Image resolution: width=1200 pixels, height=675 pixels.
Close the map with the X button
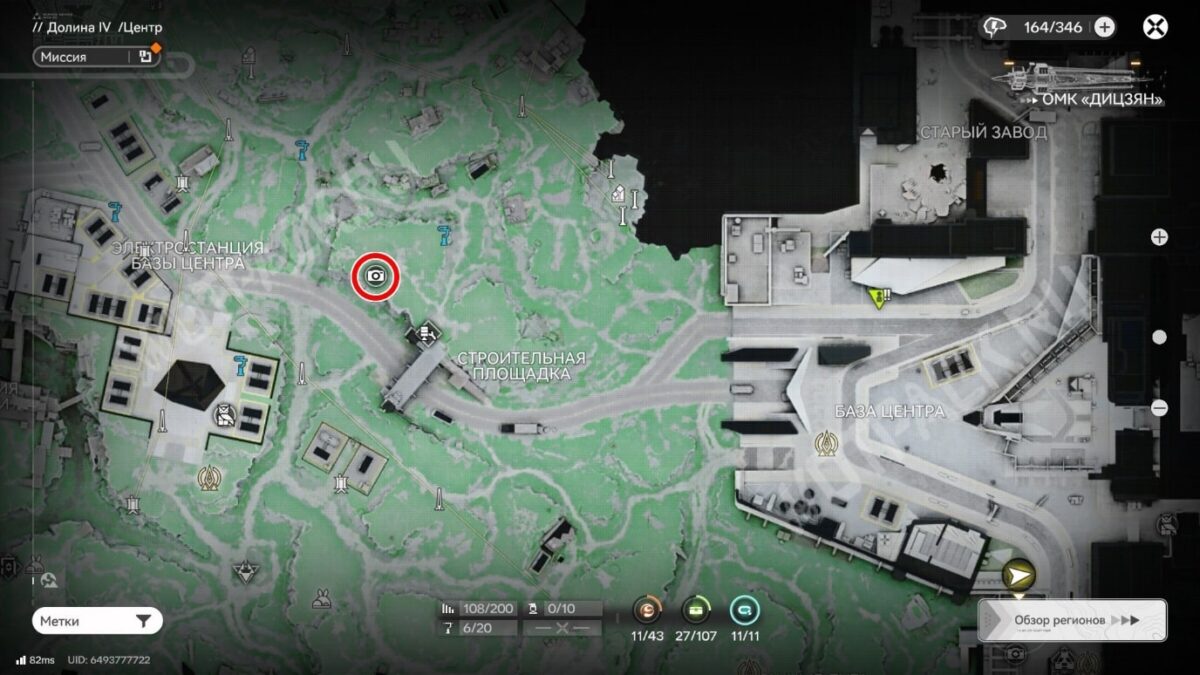coord(1156,27)
